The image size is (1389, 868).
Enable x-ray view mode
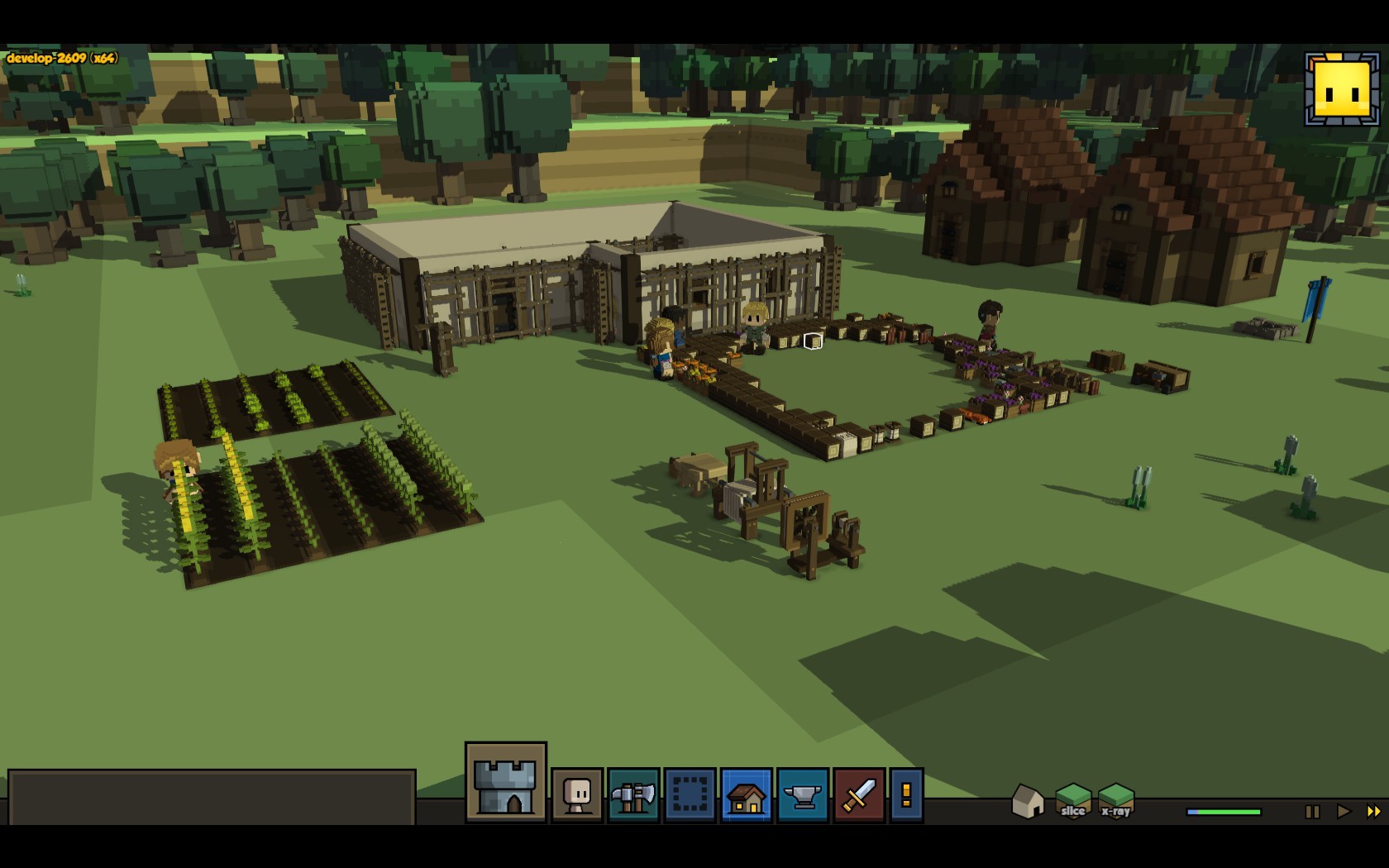[x=1115, y=800]
